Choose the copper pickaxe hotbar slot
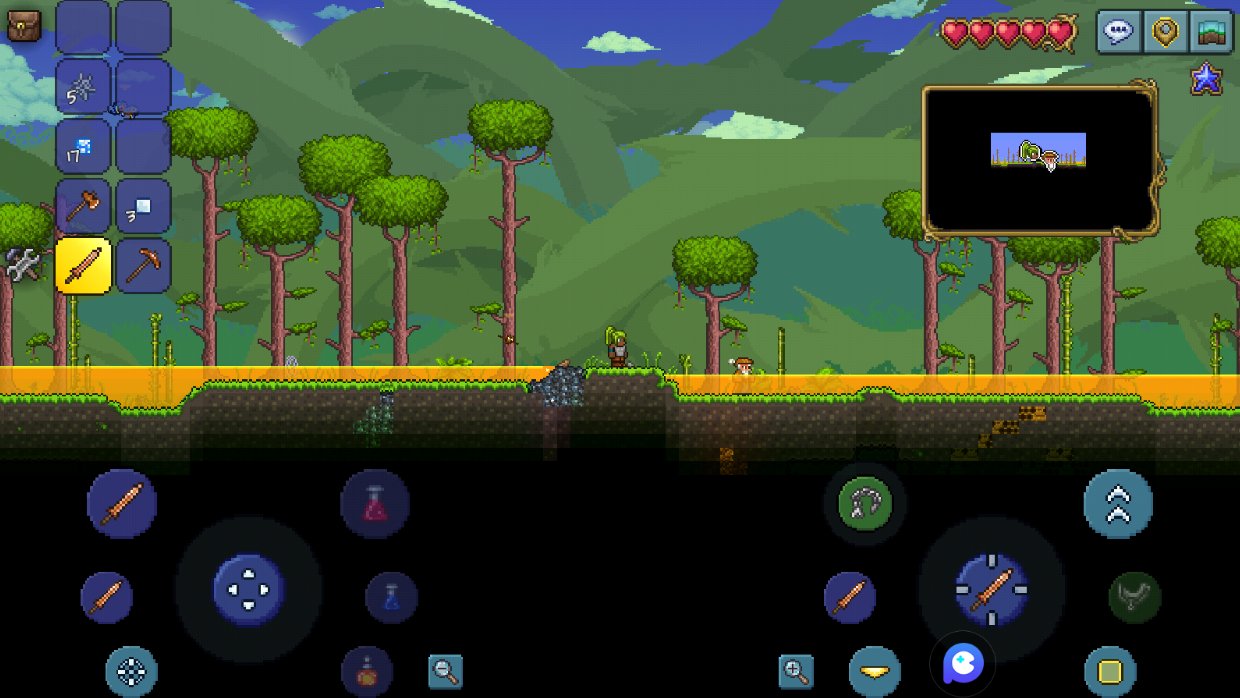Screen dimensions: 1240x698 tap(143, 265)
